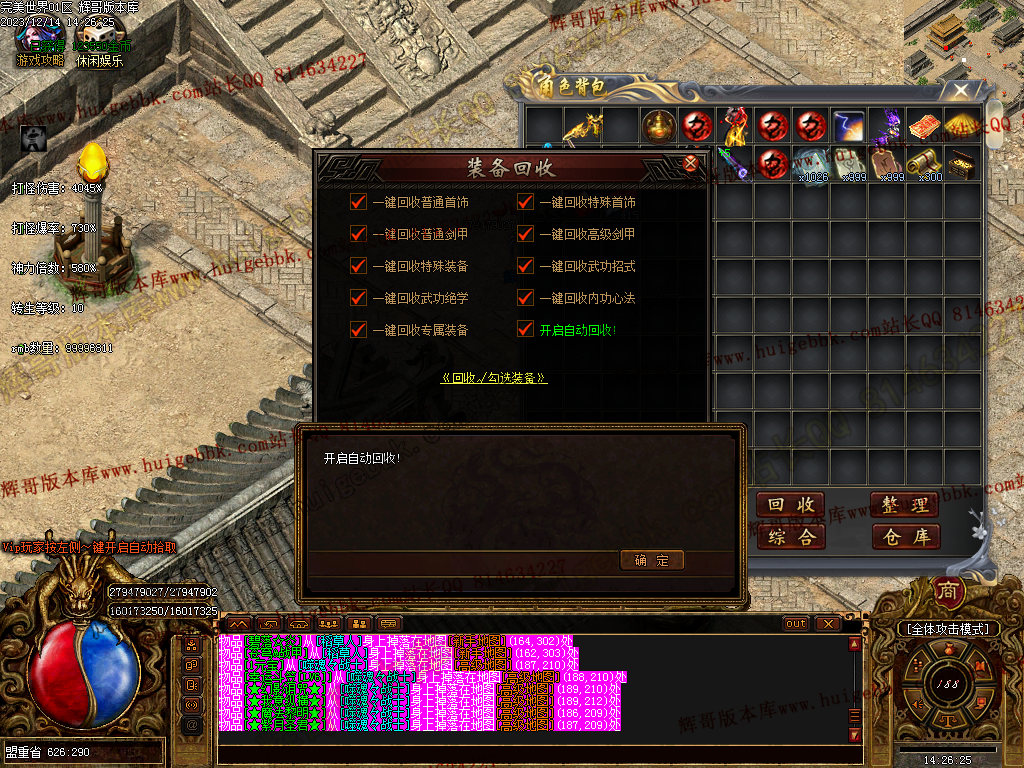This screenshot has width=1024, height=768.
Task: Toggle 一键回收武功招式 option
Action: click(x=525, y=266)
